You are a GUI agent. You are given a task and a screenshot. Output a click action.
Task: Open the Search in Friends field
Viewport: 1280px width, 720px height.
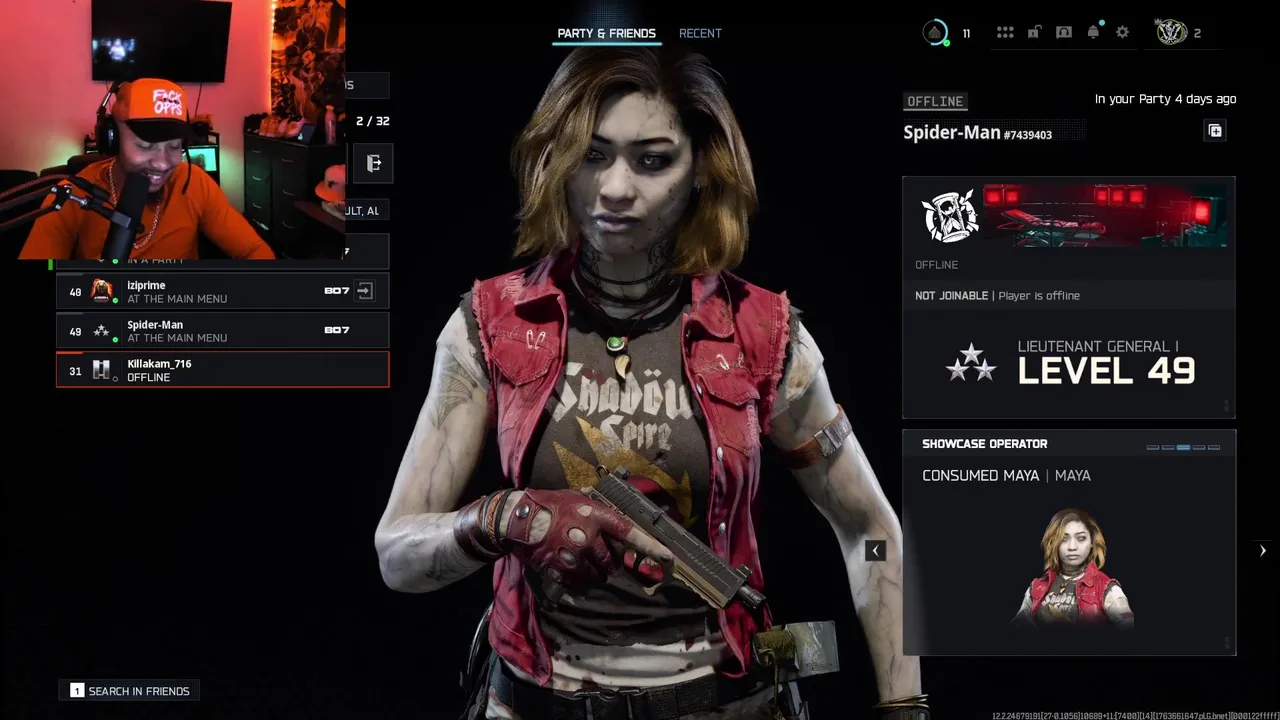click(131, 691)
